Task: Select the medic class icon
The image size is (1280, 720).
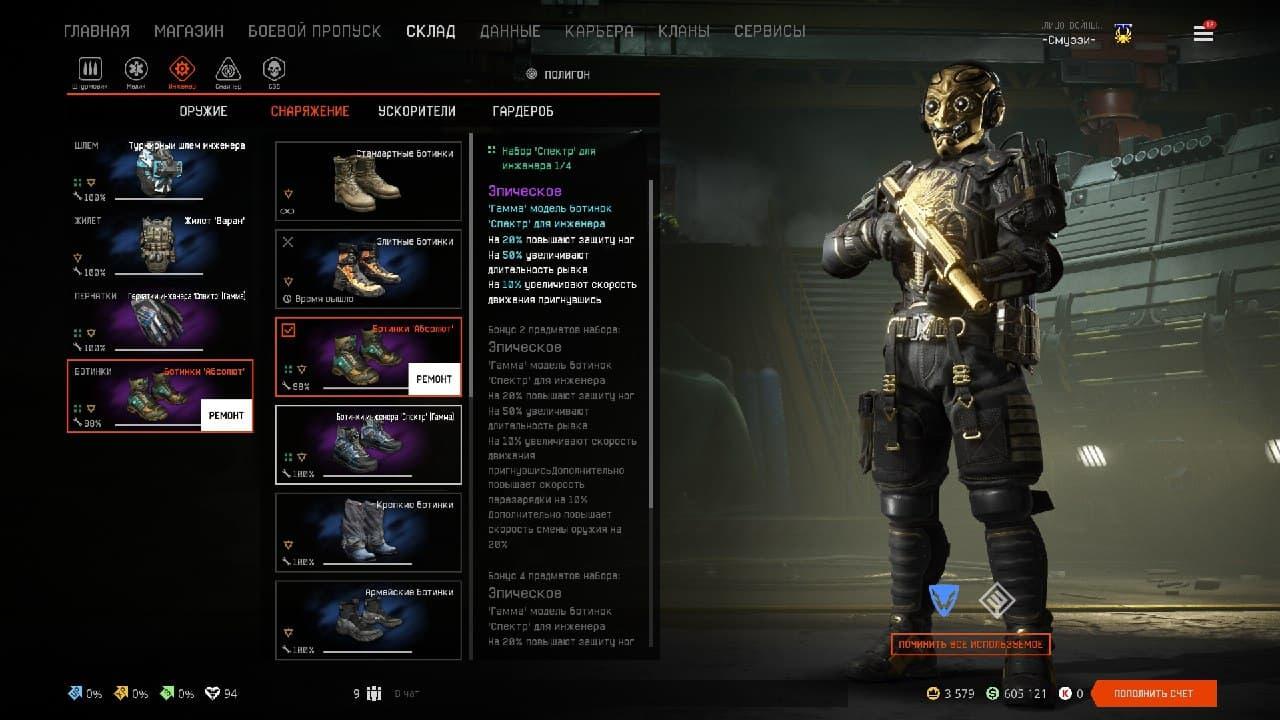Action: pyautogui.click(x=136, y=70)
